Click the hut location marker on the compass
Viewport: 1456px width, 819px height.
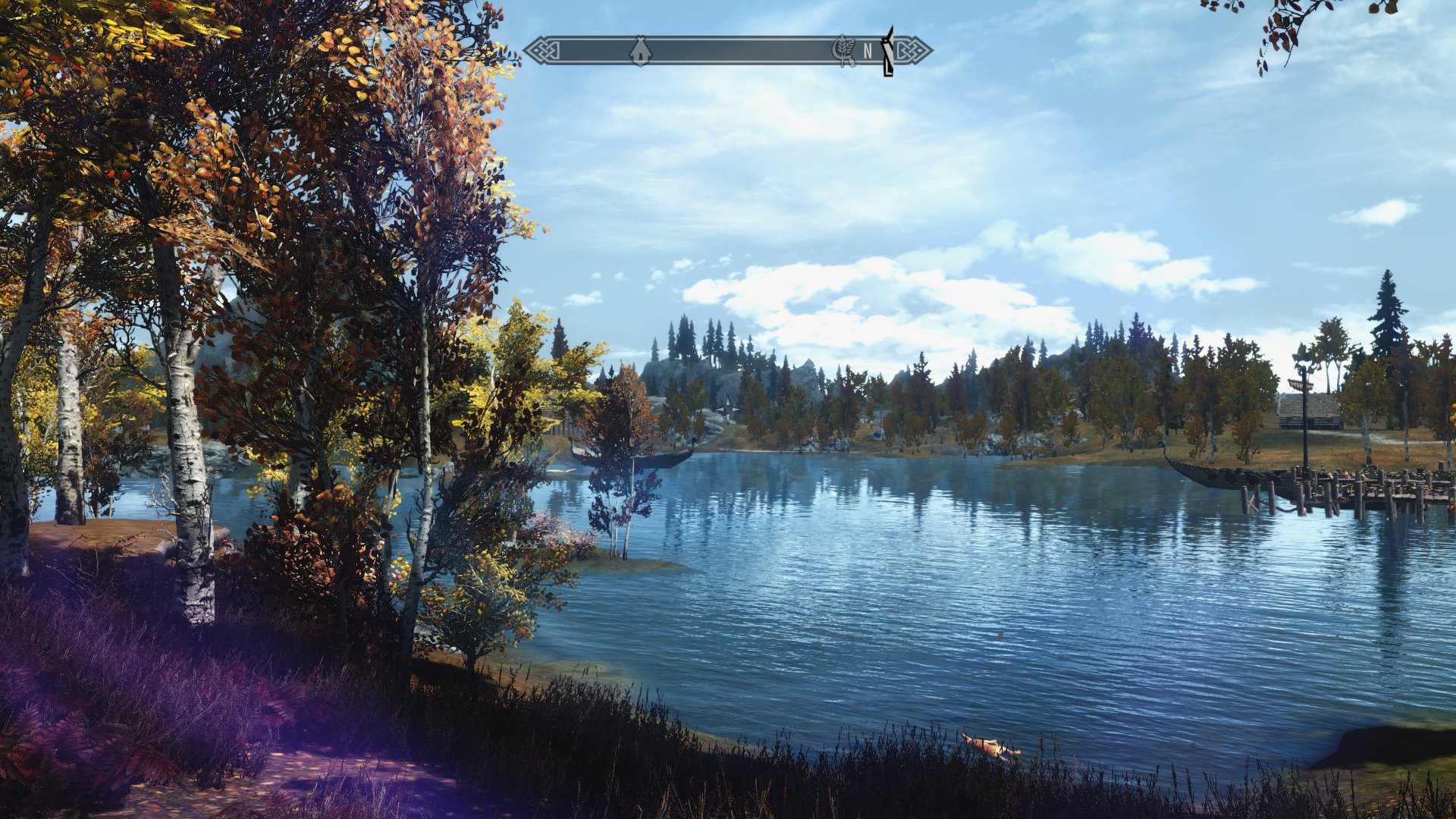pyautogui.click(x=640, y=51)
